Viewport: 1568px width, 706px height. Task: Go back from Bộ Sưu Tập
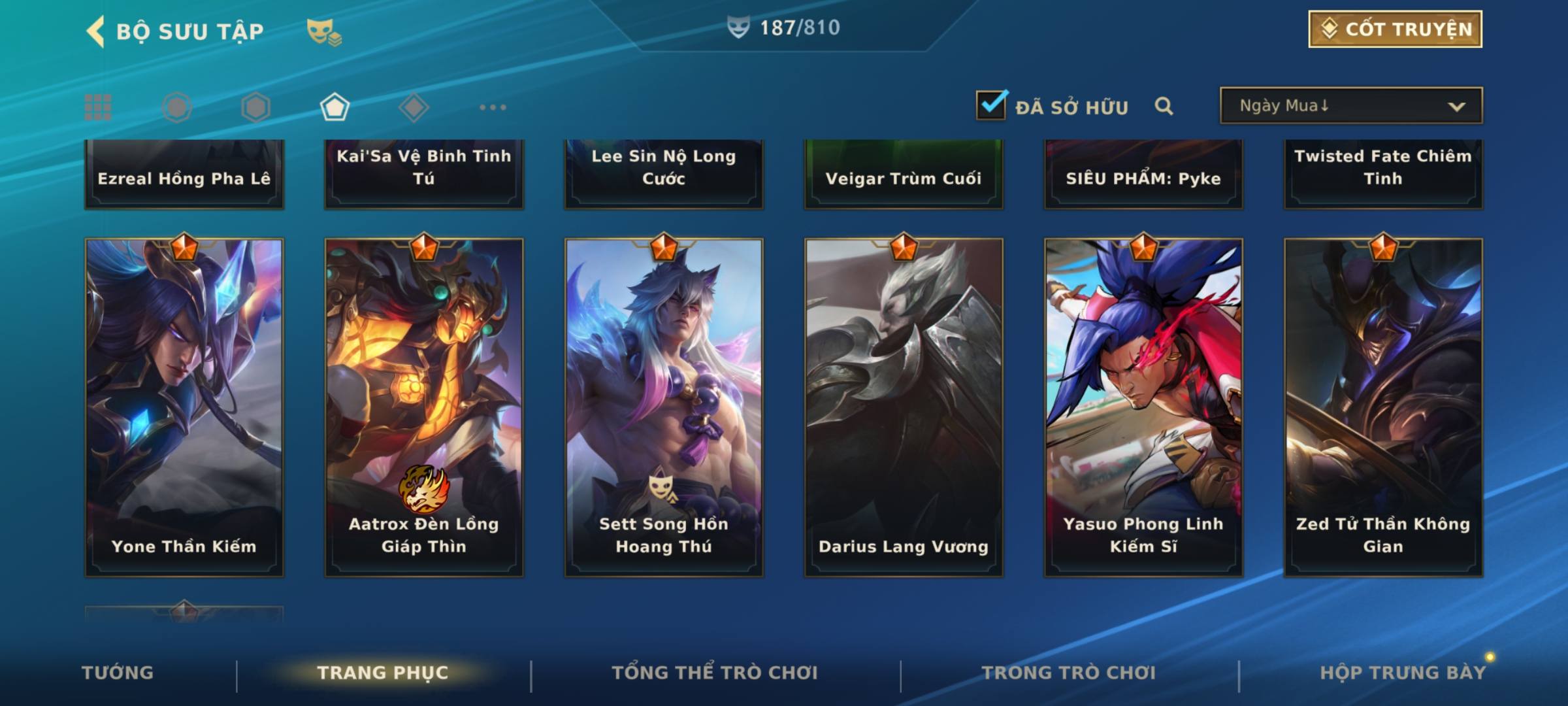click(x=97, y=31)
